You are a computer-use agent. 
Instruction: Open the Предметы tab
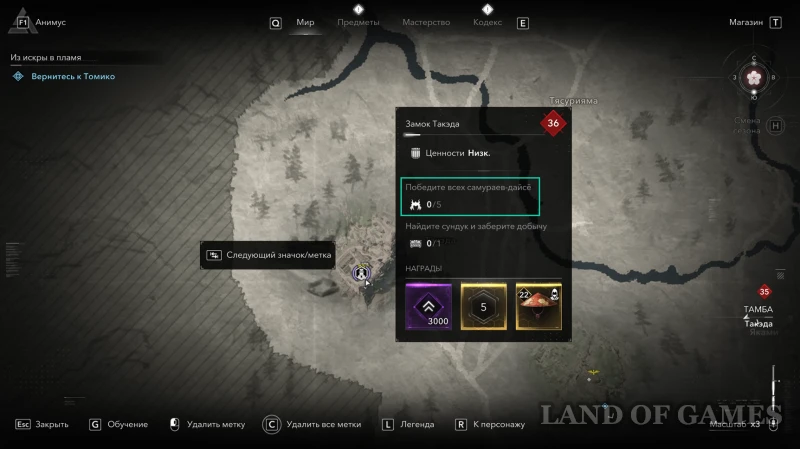(358, 22)
